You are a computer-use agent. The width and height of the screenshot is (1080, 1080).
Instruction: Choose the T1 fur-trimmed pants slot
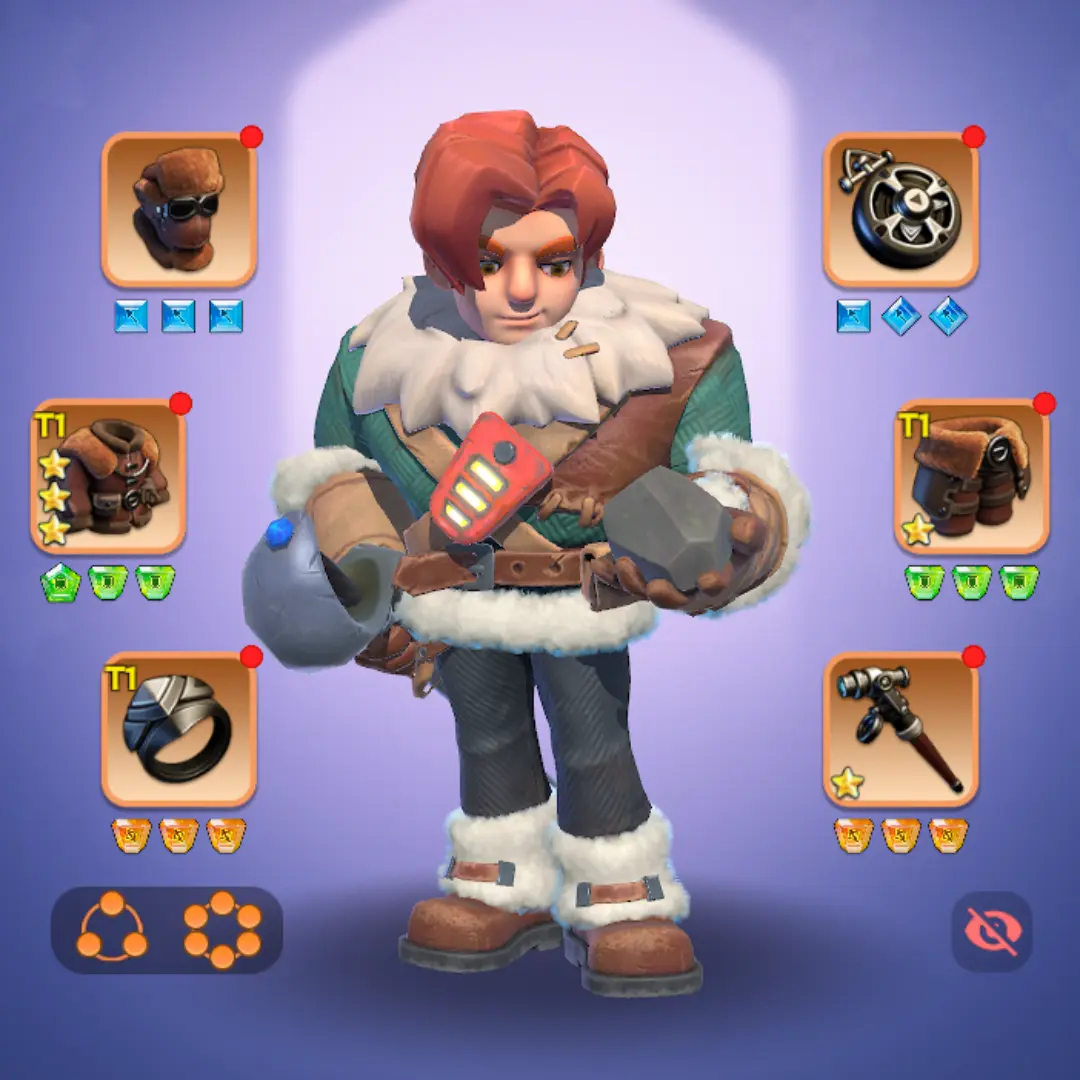coord(971,477)
